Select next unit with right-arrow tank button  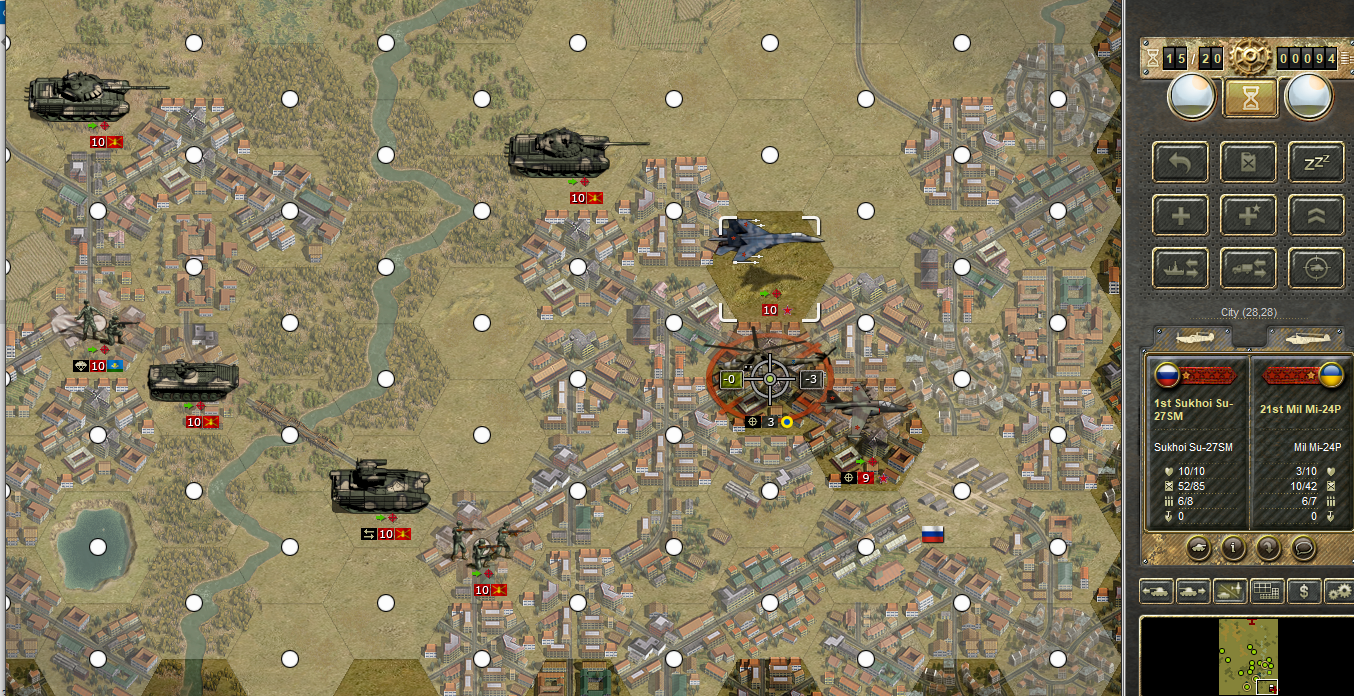click(x=1192, y=591)
